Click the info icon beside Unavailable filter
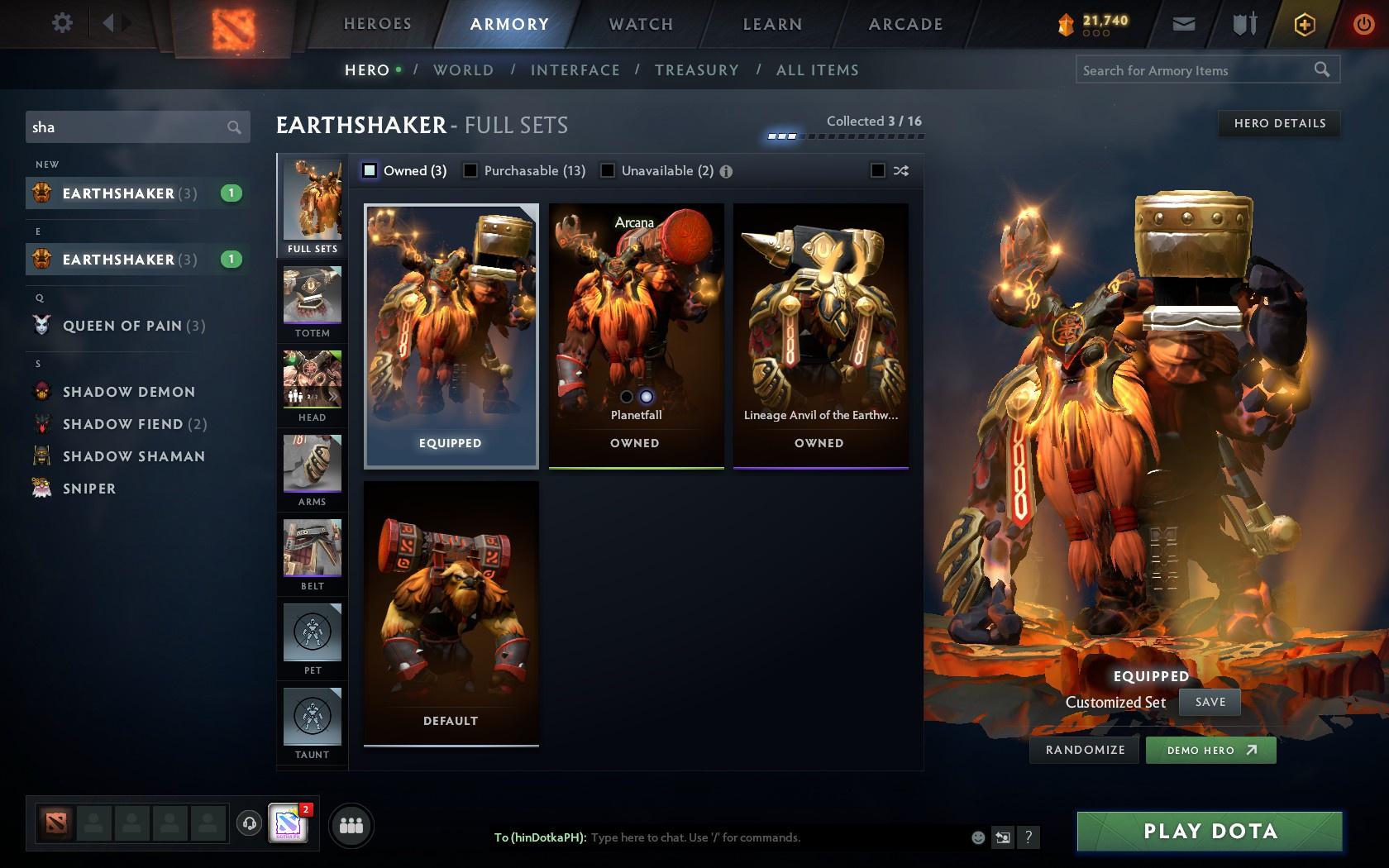This screenshot has height=868, width=1389. [726, 170]
